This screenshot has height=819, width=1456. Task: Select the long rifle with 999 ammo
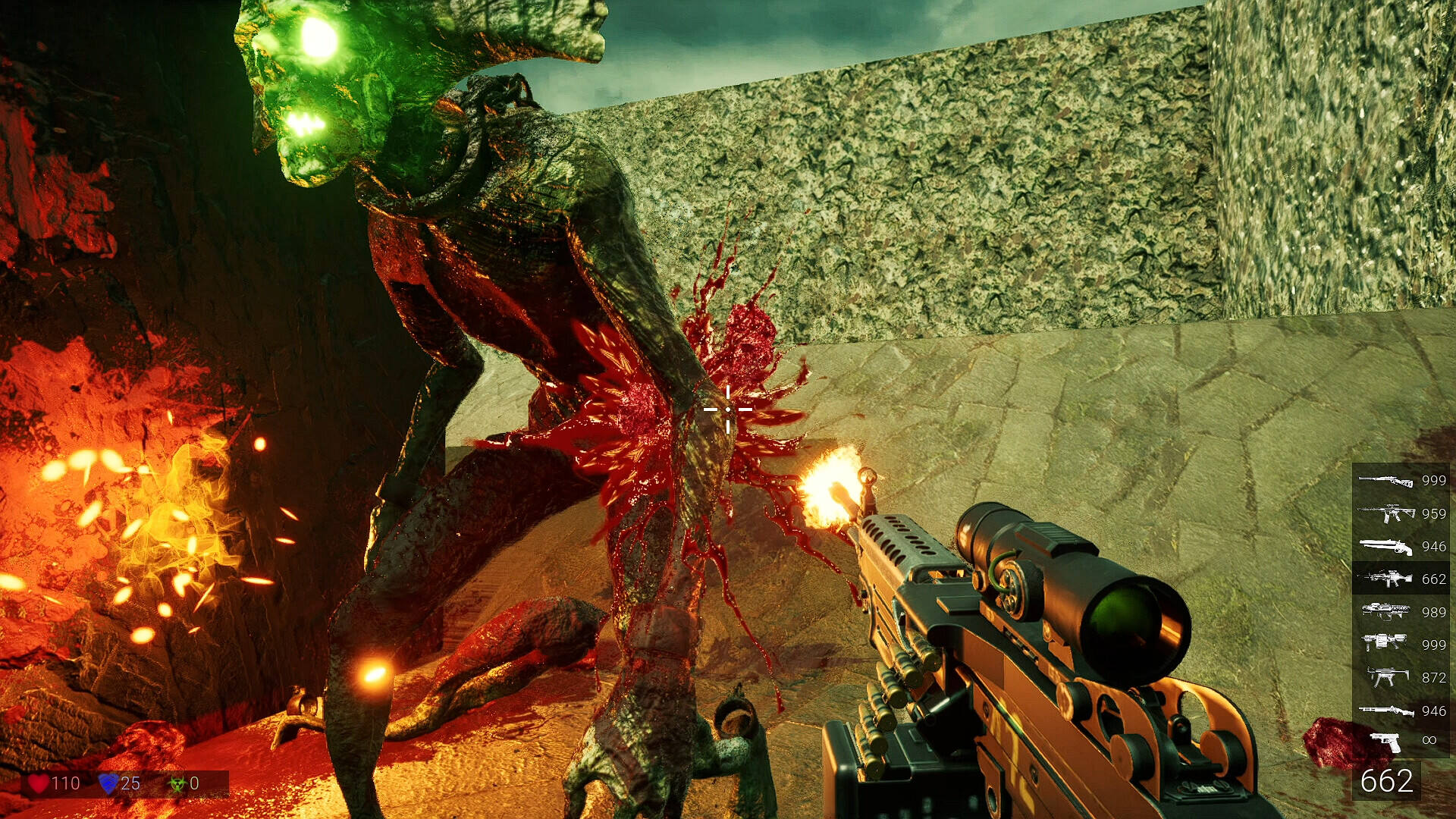(1385, 480)
